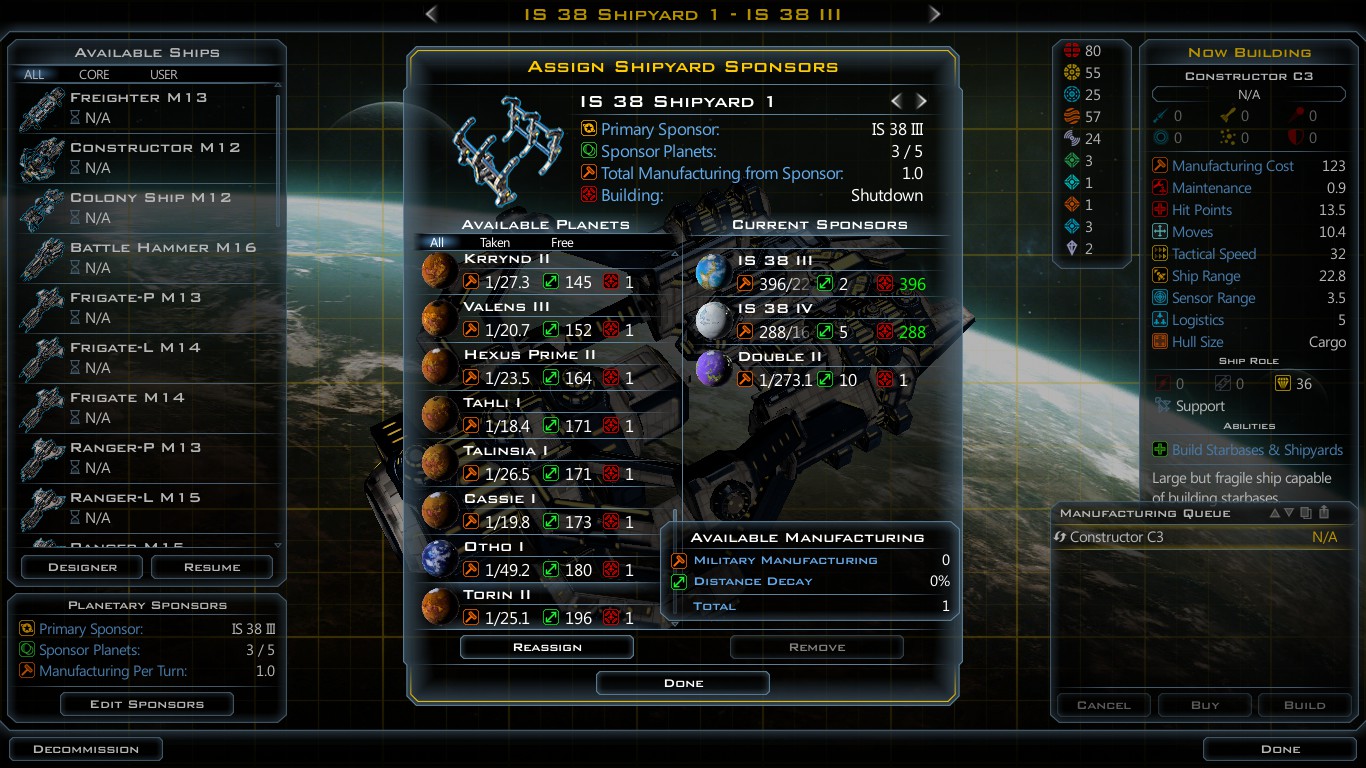1366x768 pixels.
Task: Click the Buy button
Action: click(x=1205, y=705)
